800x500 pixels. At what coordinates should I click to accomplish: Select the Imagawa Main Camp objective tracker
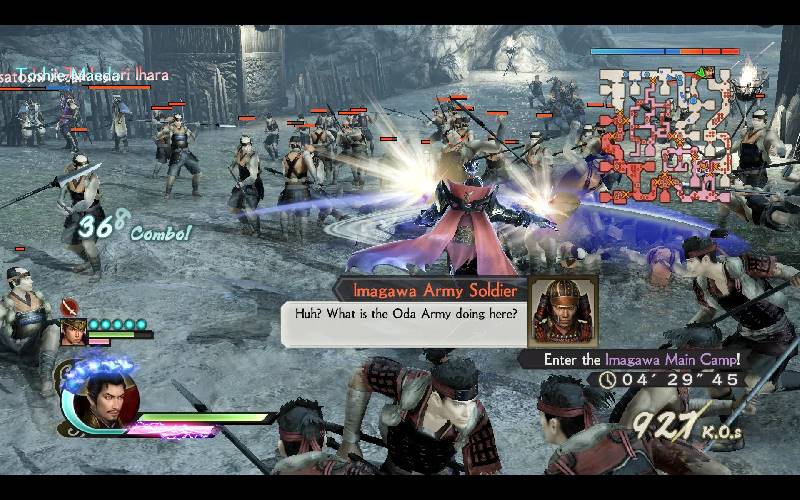click(642, 359)
